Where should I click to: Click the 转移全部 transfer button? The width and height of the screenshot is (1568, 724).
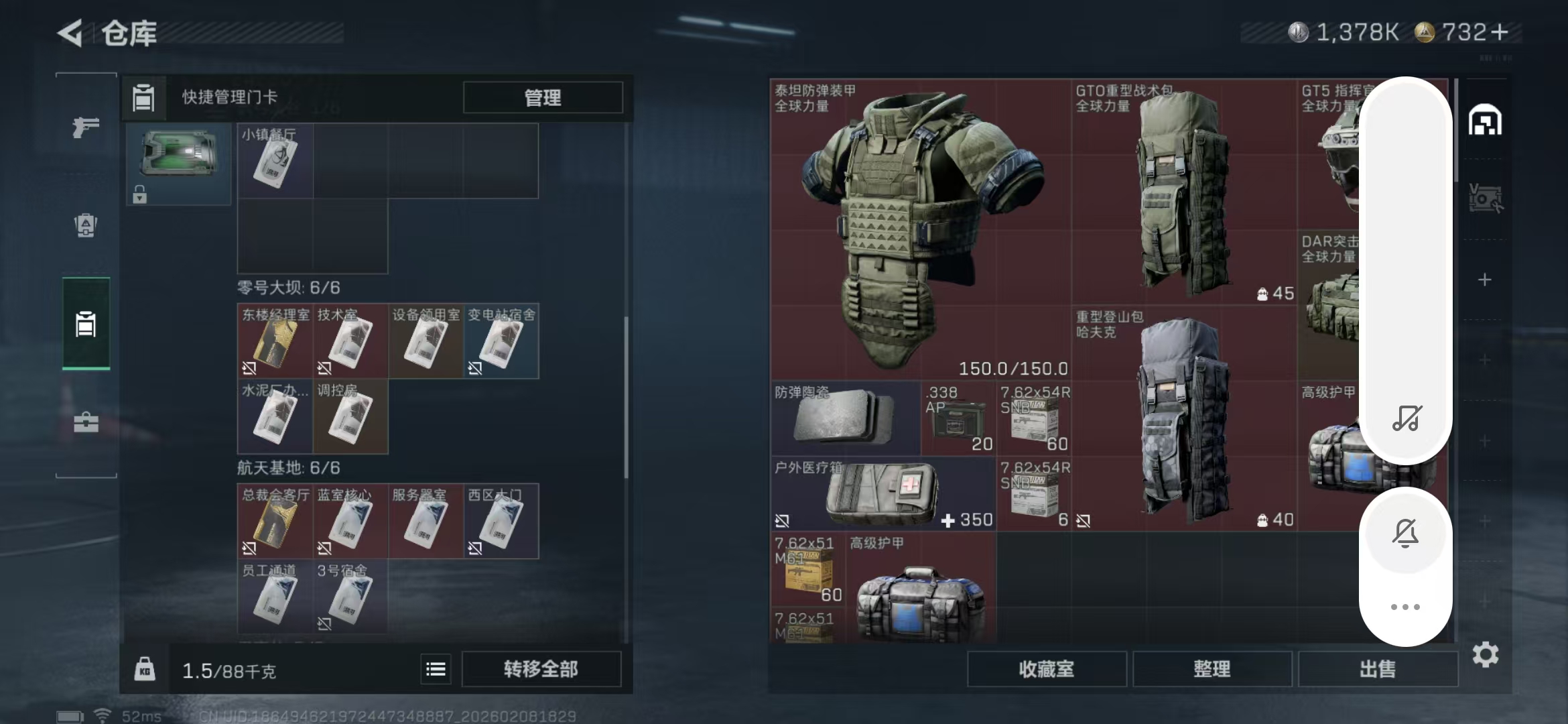540,668
